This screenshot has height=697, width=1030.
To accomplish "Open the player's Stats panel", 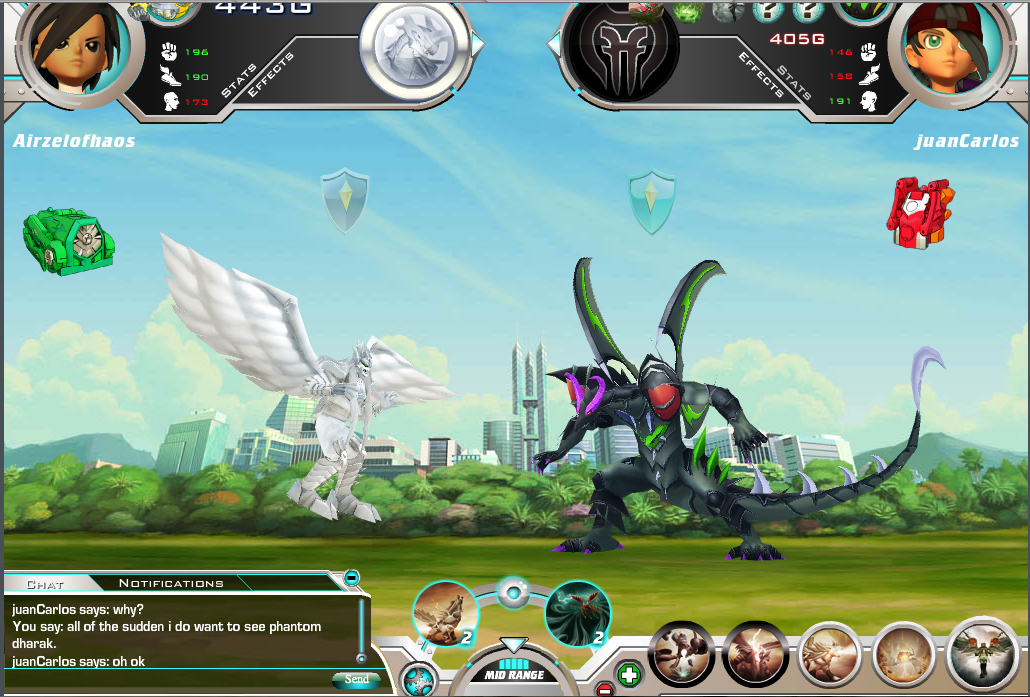I will tap(238, 80).
